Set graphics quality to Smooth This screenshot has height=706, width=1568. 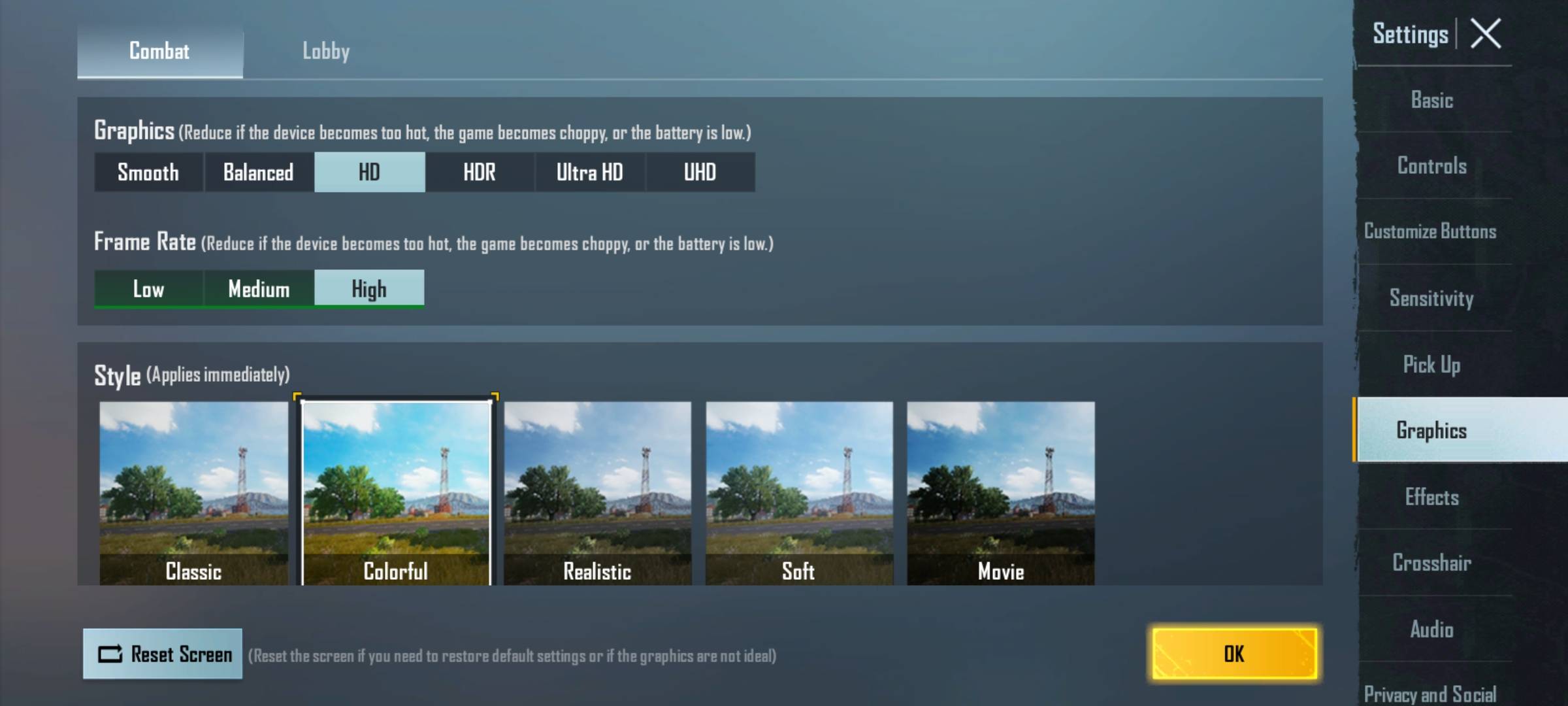148,173
